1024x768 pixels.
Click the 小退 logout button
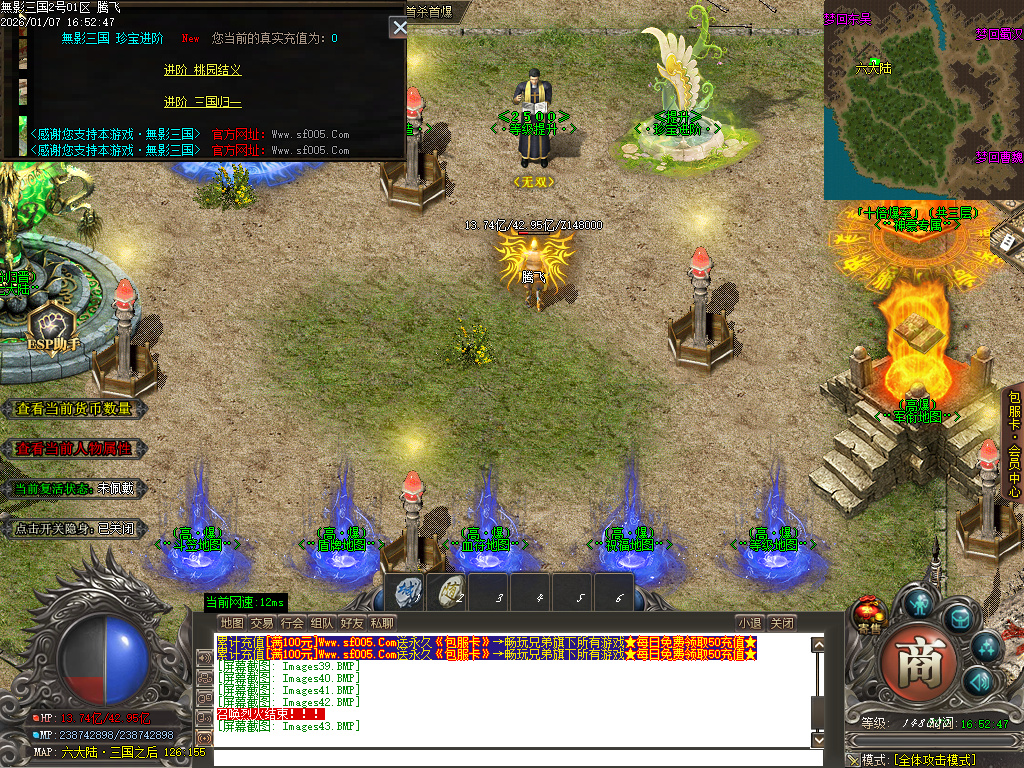tap(750, 623)
